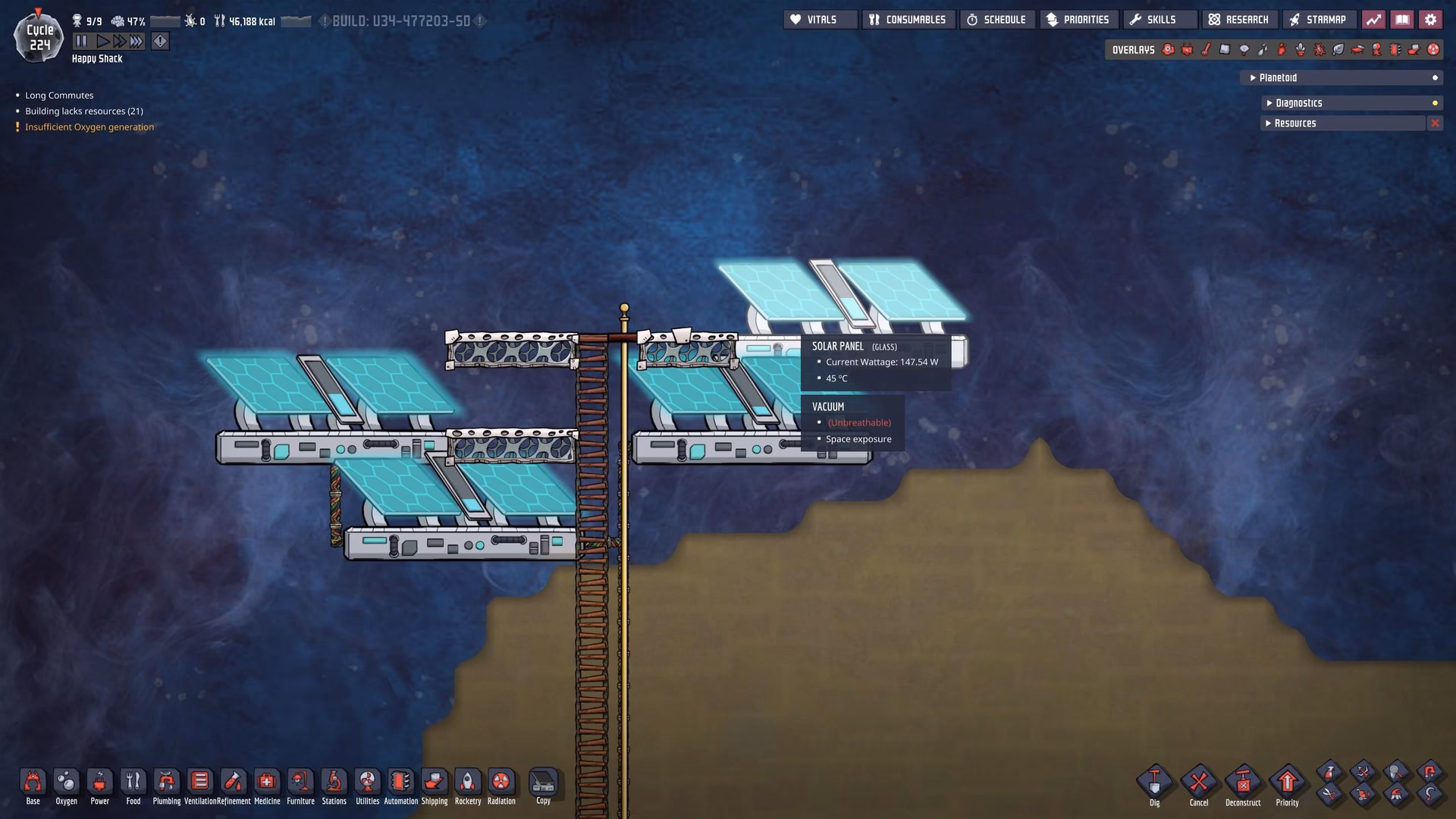1456x819 pixels.
Task: Open the Research screen
Action: (x=1239, y=19)
